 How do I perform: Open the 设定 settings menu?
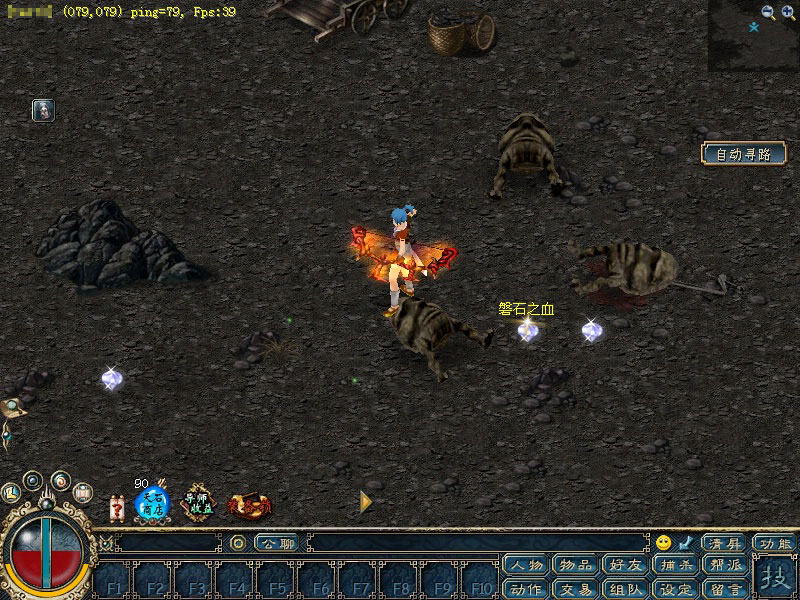tap(676, 589)
